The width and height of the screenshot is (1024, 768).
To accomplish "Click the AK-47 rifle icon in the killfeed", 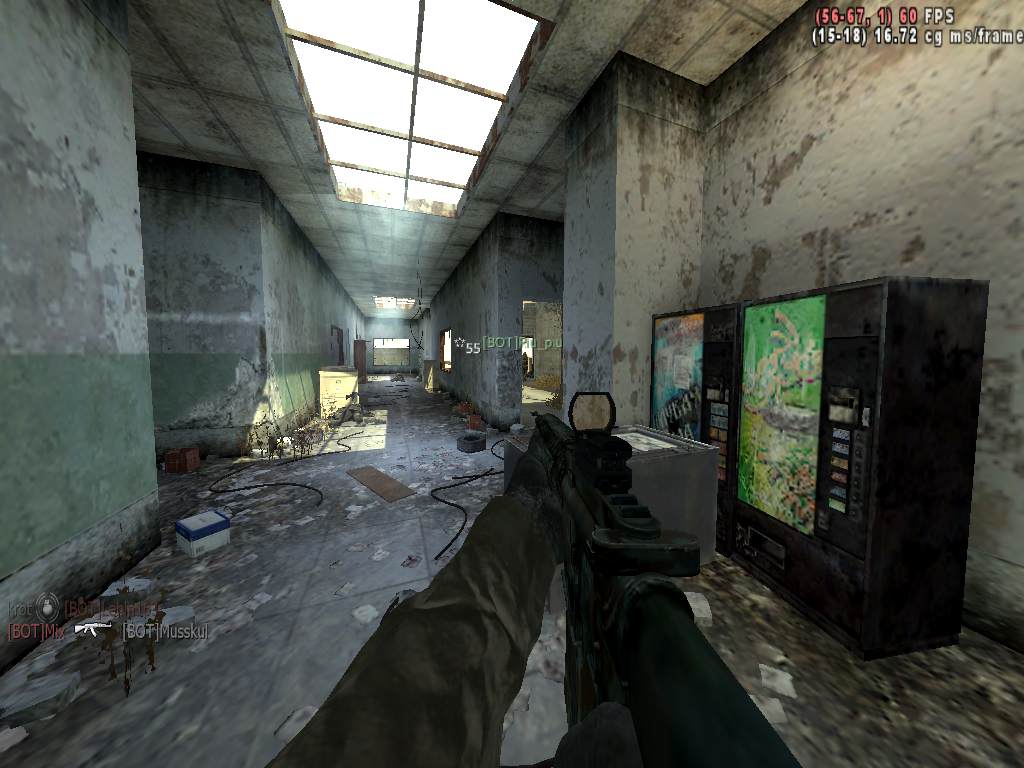I will [94, 629].
